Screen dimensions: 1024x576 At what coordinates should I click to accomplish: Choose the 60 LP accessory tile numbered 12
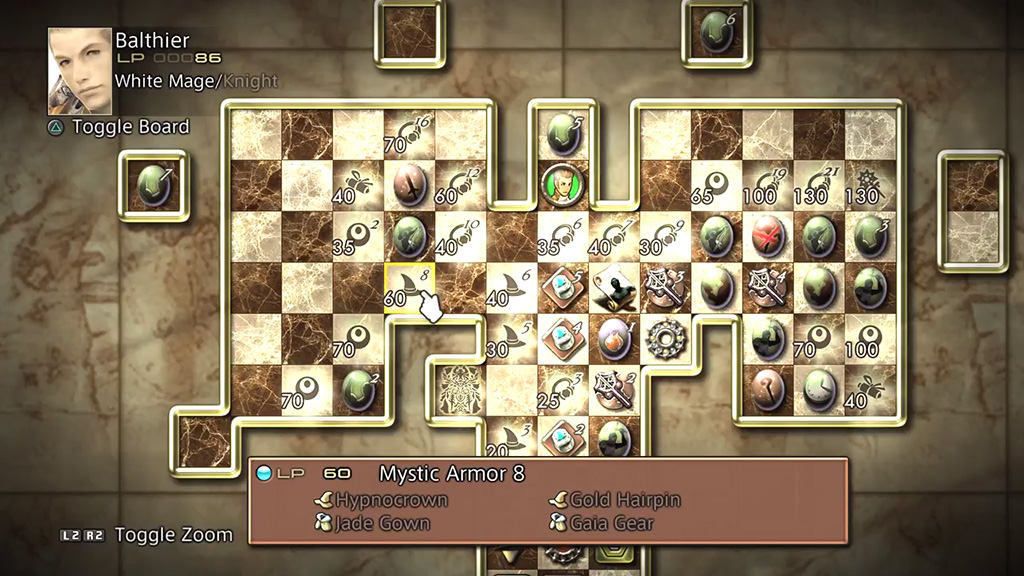click(460, 186)
